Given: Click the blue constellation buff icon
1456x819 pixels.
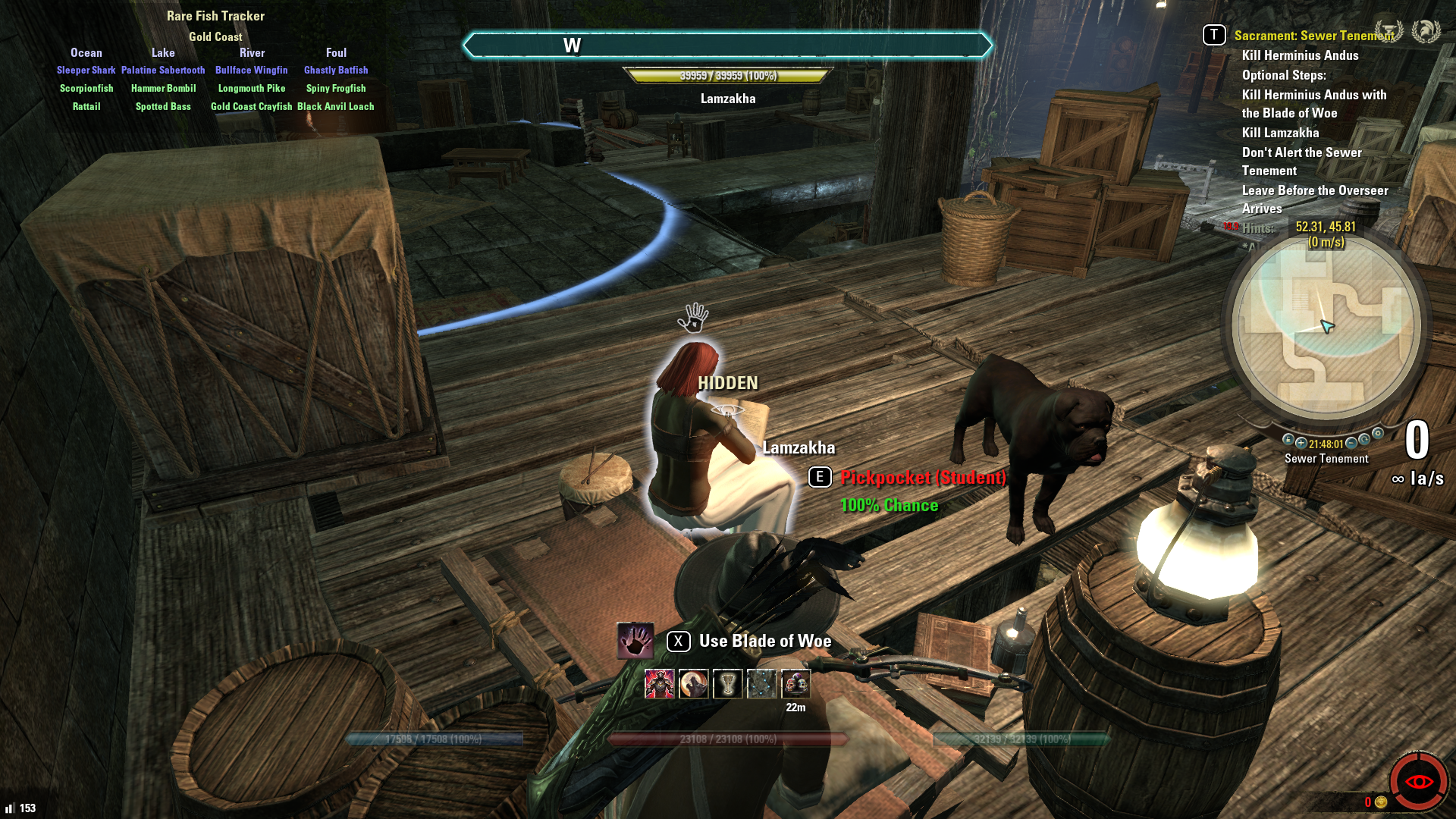Looking at the screenshot, I should pos(761,684).
